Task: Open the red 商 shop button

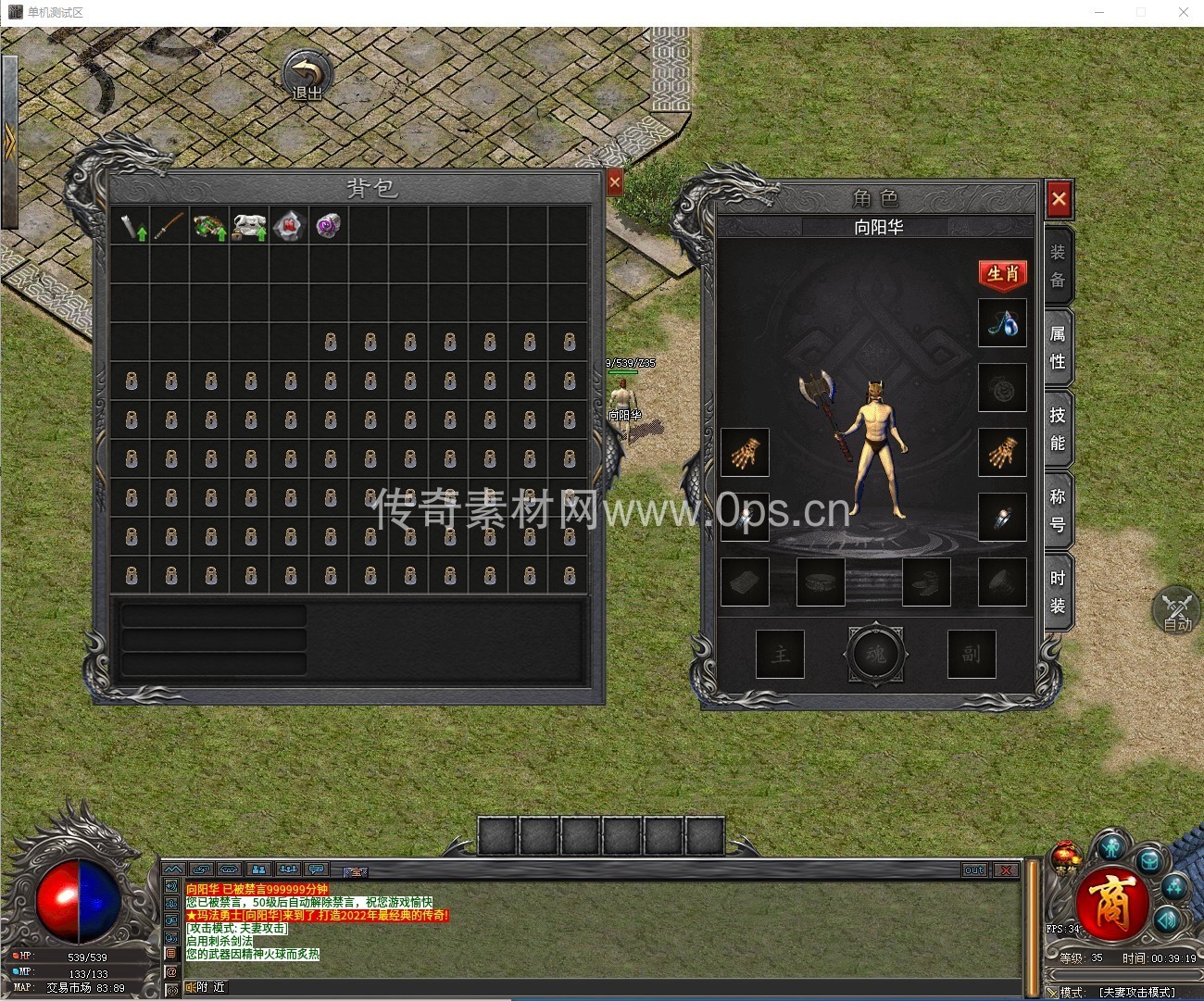Action: 1110,903
